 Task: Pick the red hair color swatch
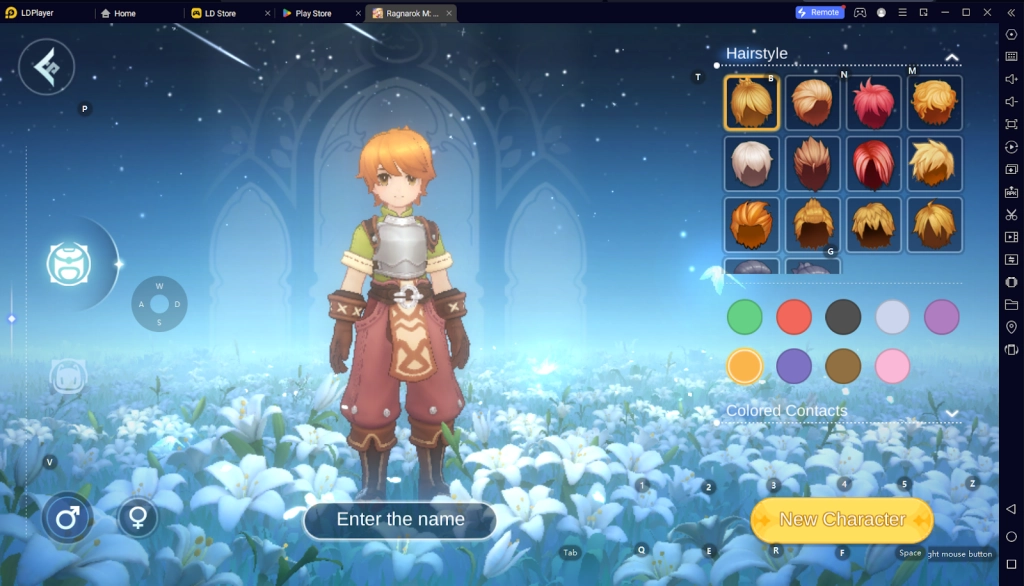[794, 317]
